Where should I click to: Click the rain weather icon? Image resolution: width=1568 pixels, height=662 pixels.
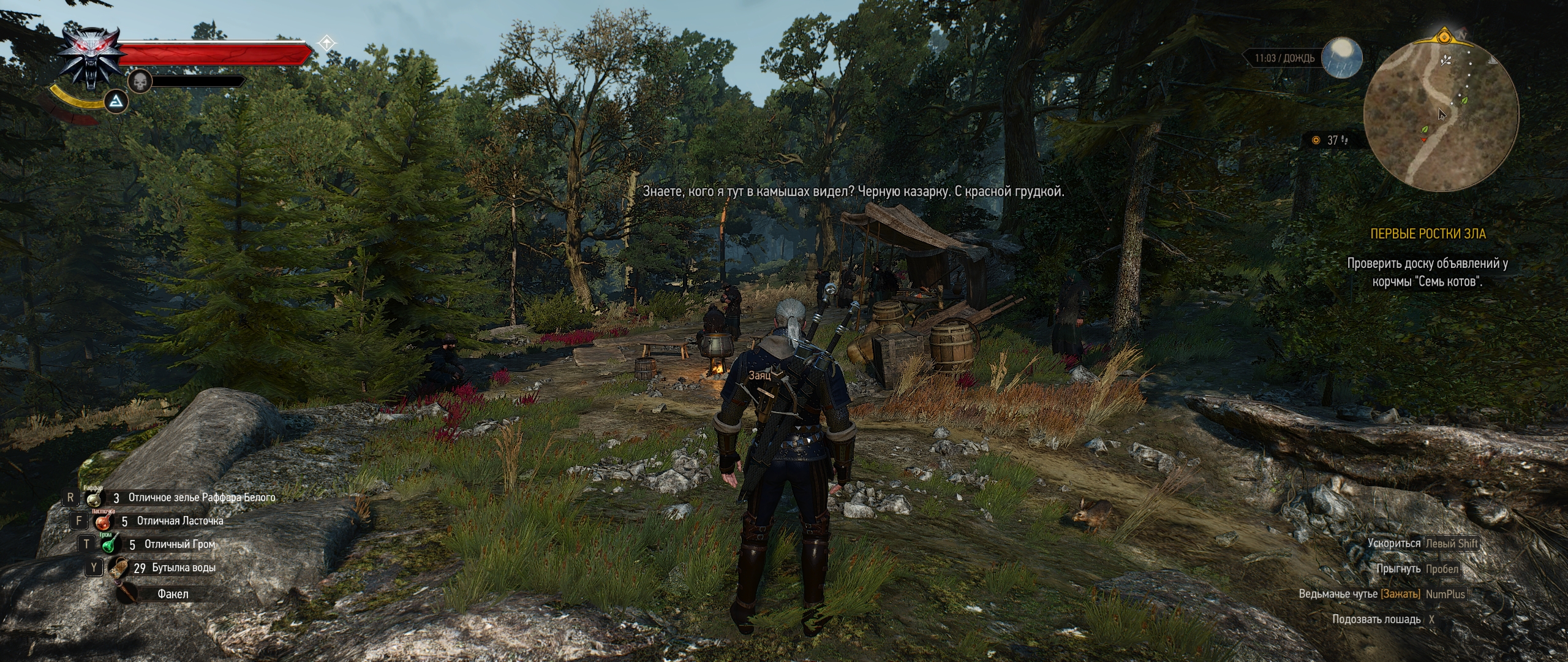pyautogui.click(x=1341, y=59)
